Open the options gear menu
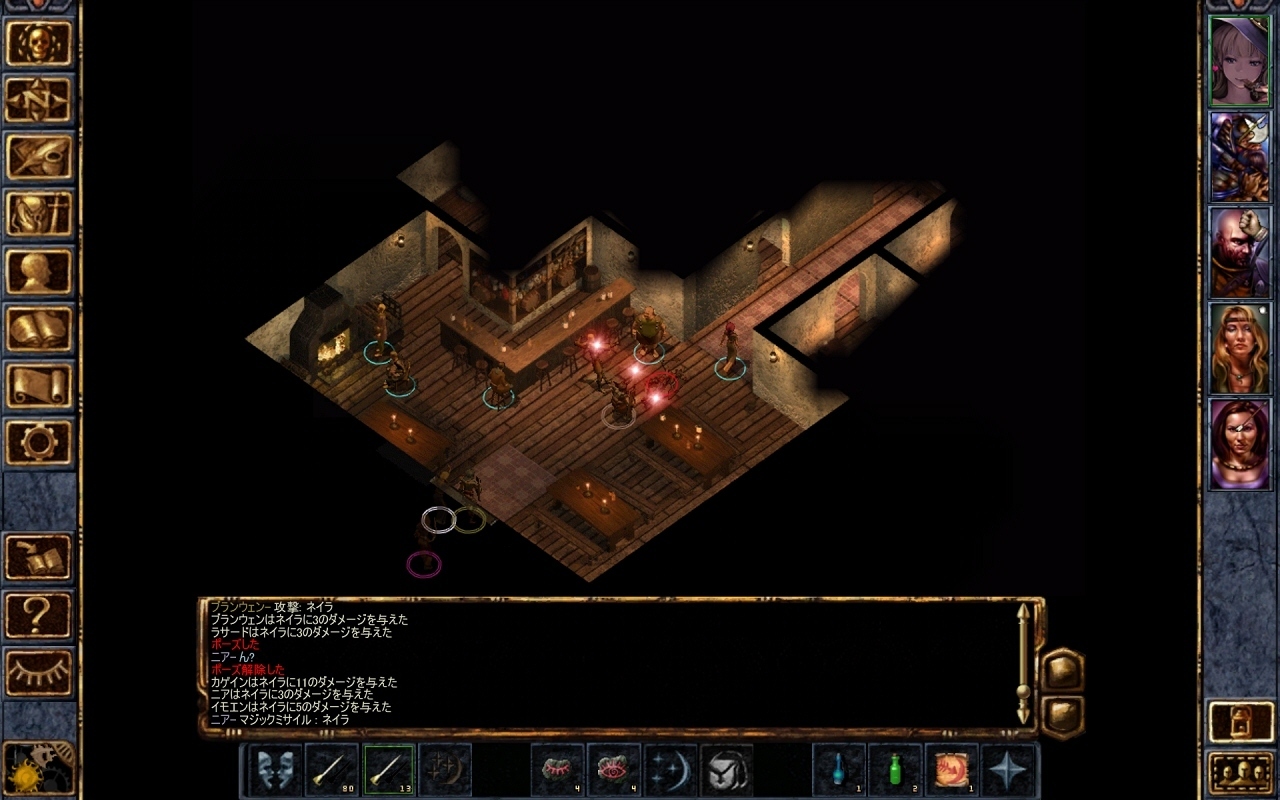The height and width of the screenshot is (800, 1280). coord(40,442)
